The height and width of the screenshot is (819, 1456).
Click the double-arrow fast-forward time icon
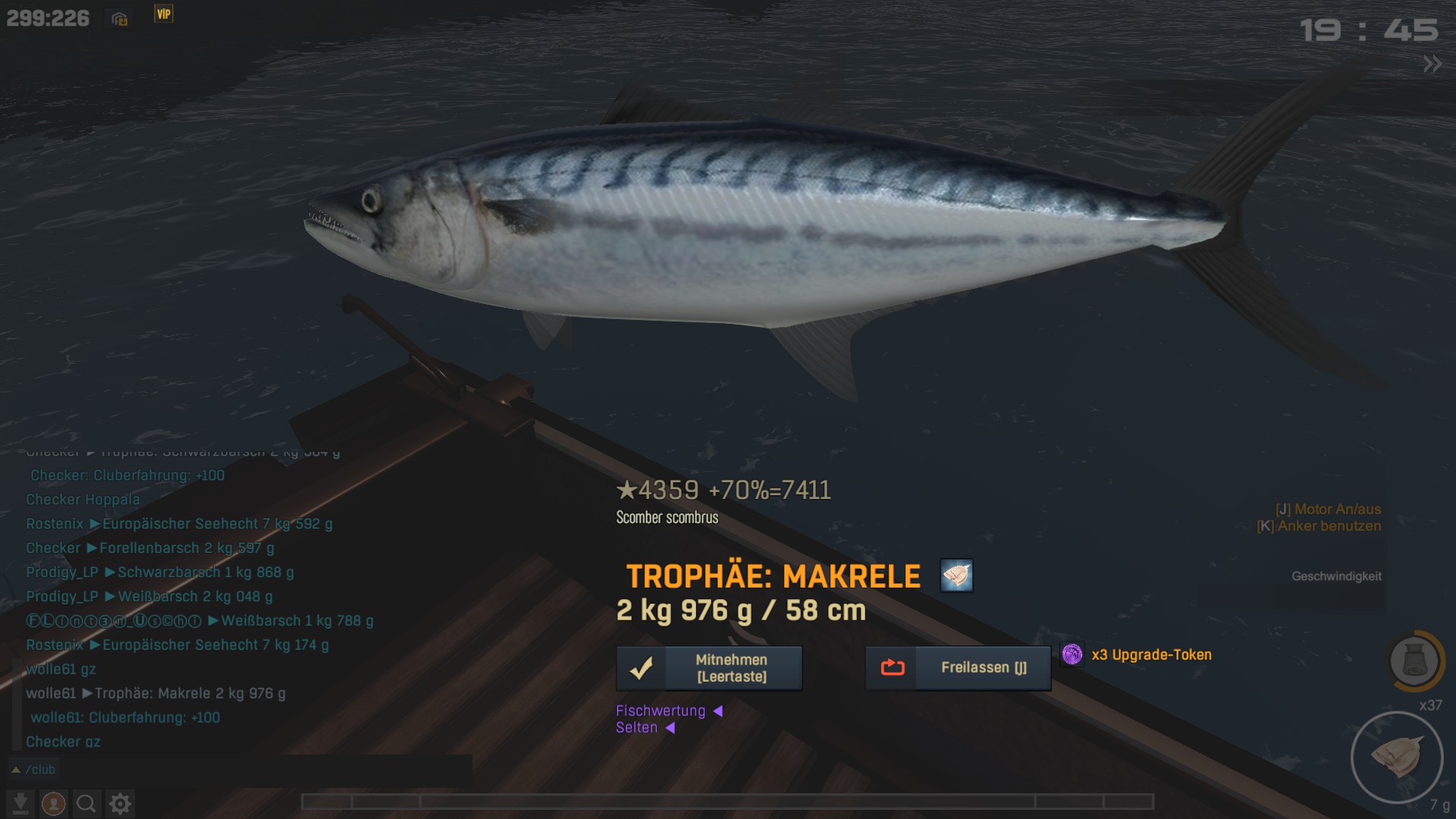1432,64
